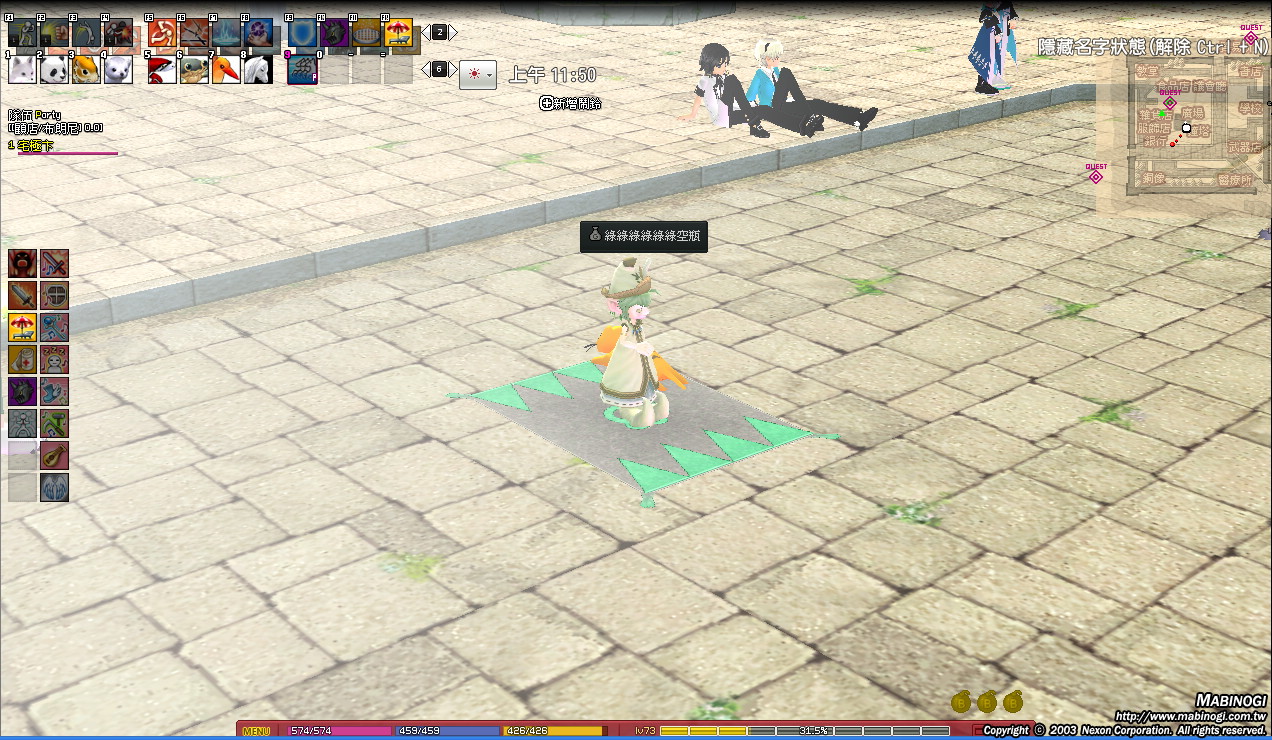Click the orange-beaked bird pet slot
This screenshot has height=740, width=1272.
coord(226,69)
